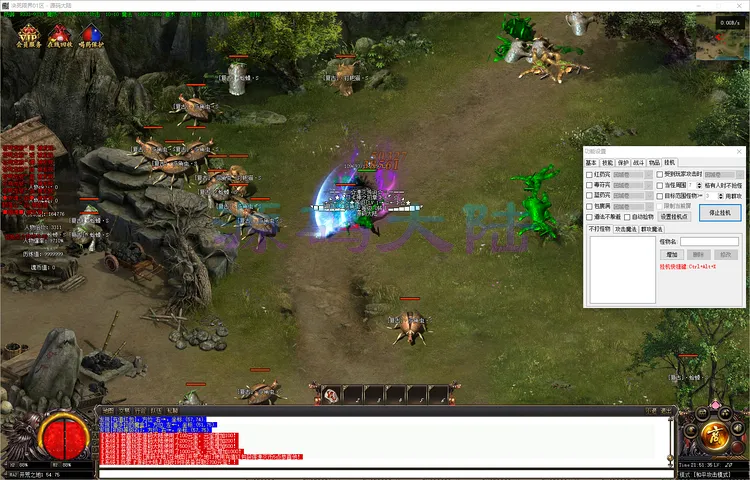Screen dimensions: 750x480
Task: Open the 技能 tab
Action: click(x=607, y=162)
